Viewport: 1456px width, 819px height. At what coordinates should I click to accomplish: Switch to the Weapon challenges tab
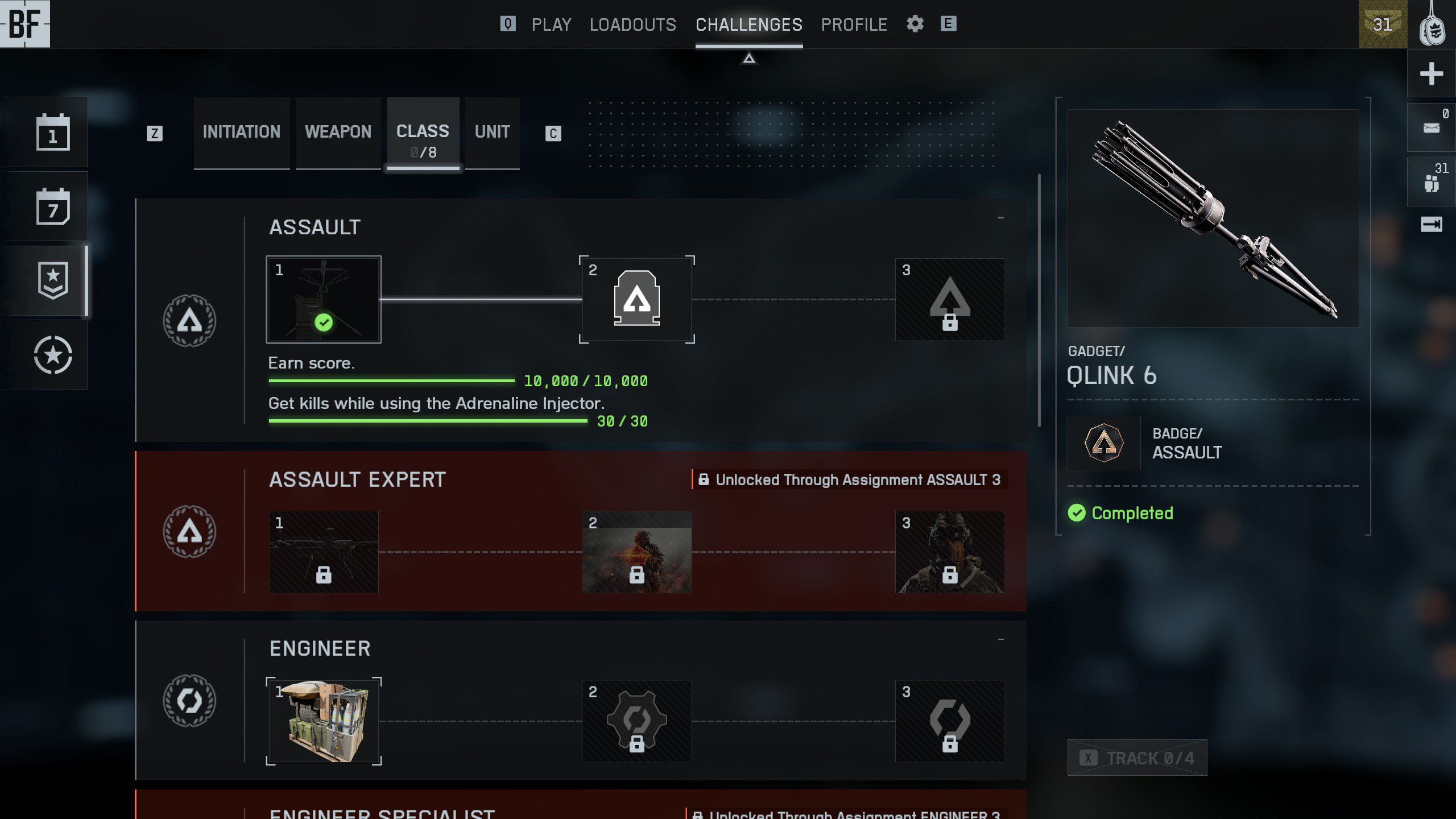338,132
